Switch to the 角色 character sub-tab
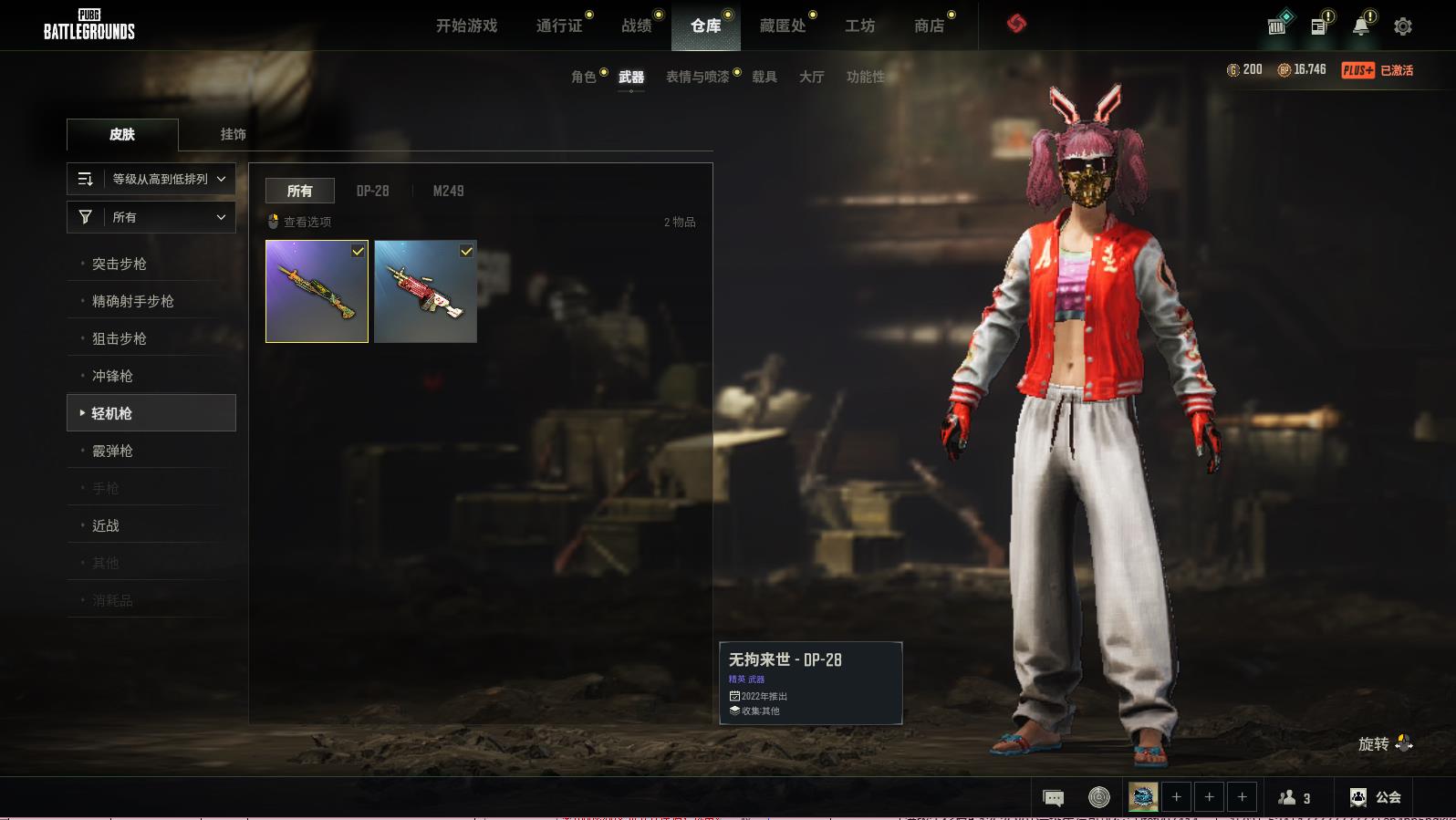This screenshot has width=1456, height=820. pos(584,77)
